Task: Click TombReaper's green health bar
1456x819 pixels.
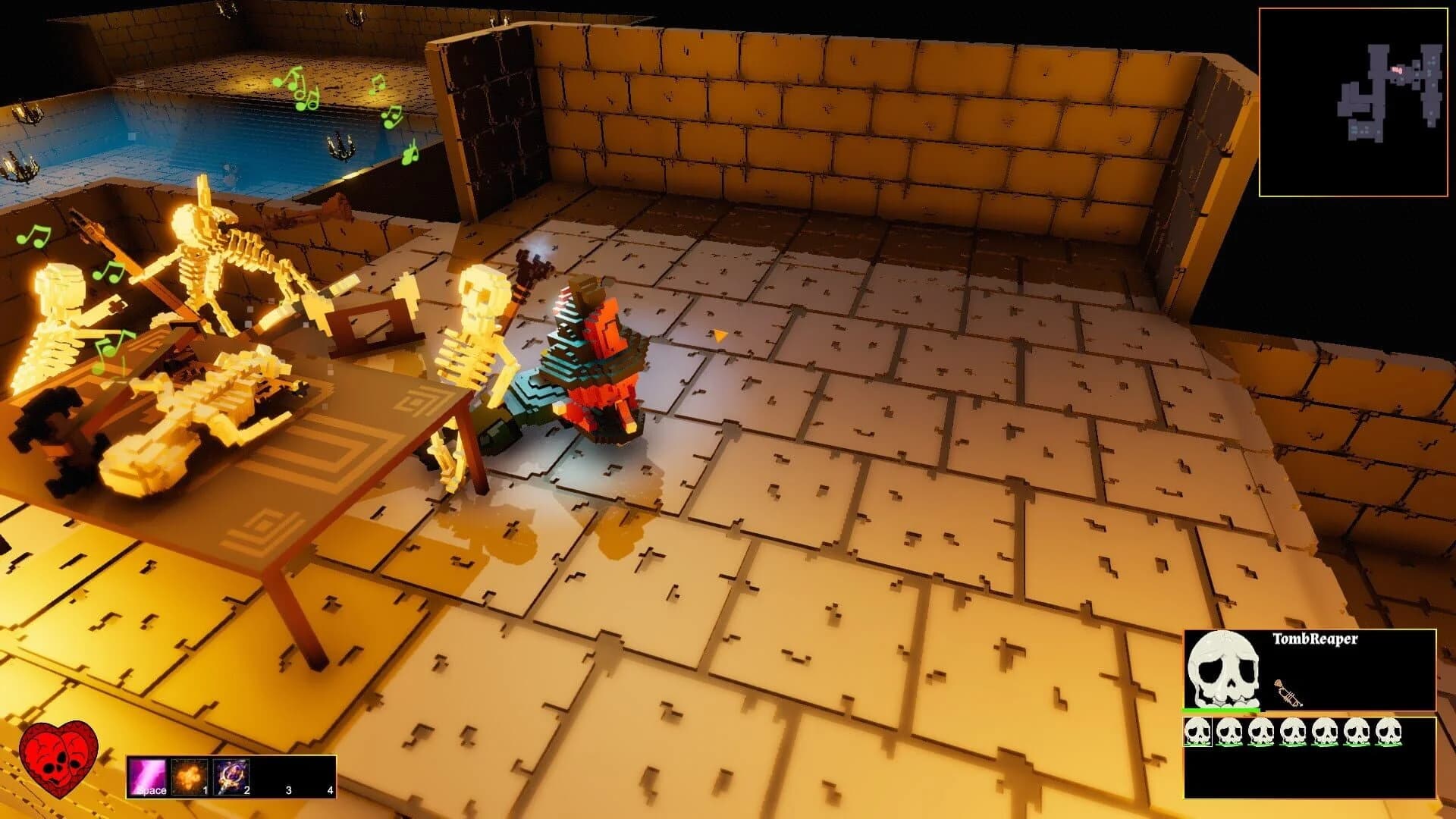Action: click(1222, 711)
